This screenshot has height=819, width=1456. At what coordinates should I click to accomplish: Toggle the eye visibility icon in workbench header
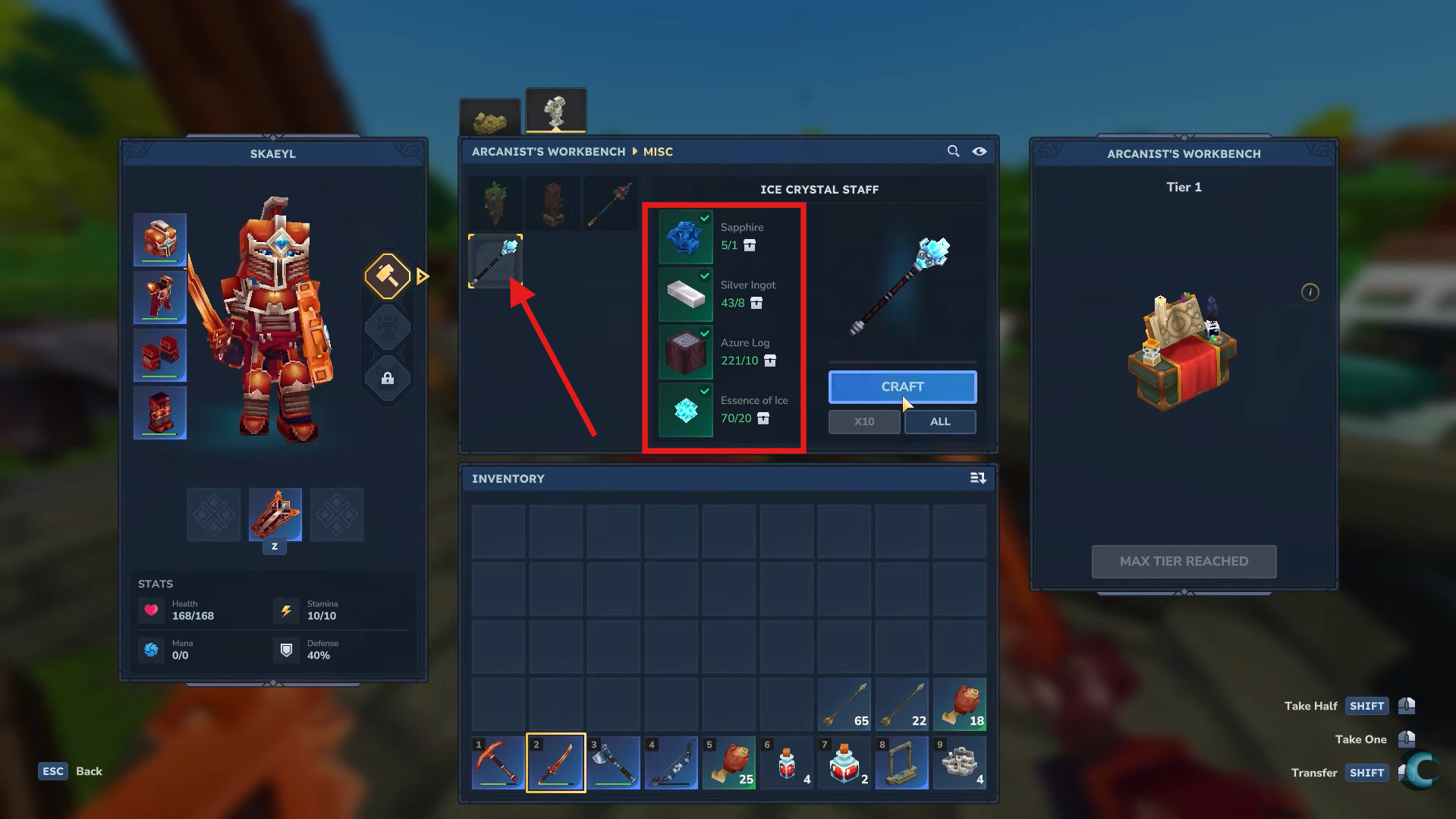click(x=980, y=151)
